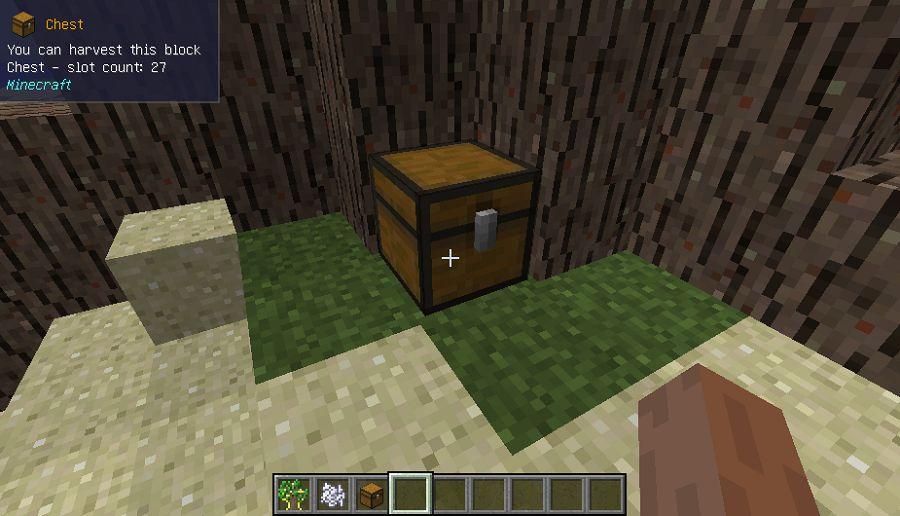Select the white powder item slot
Screen dimensions: 900x516
(332, 493)
